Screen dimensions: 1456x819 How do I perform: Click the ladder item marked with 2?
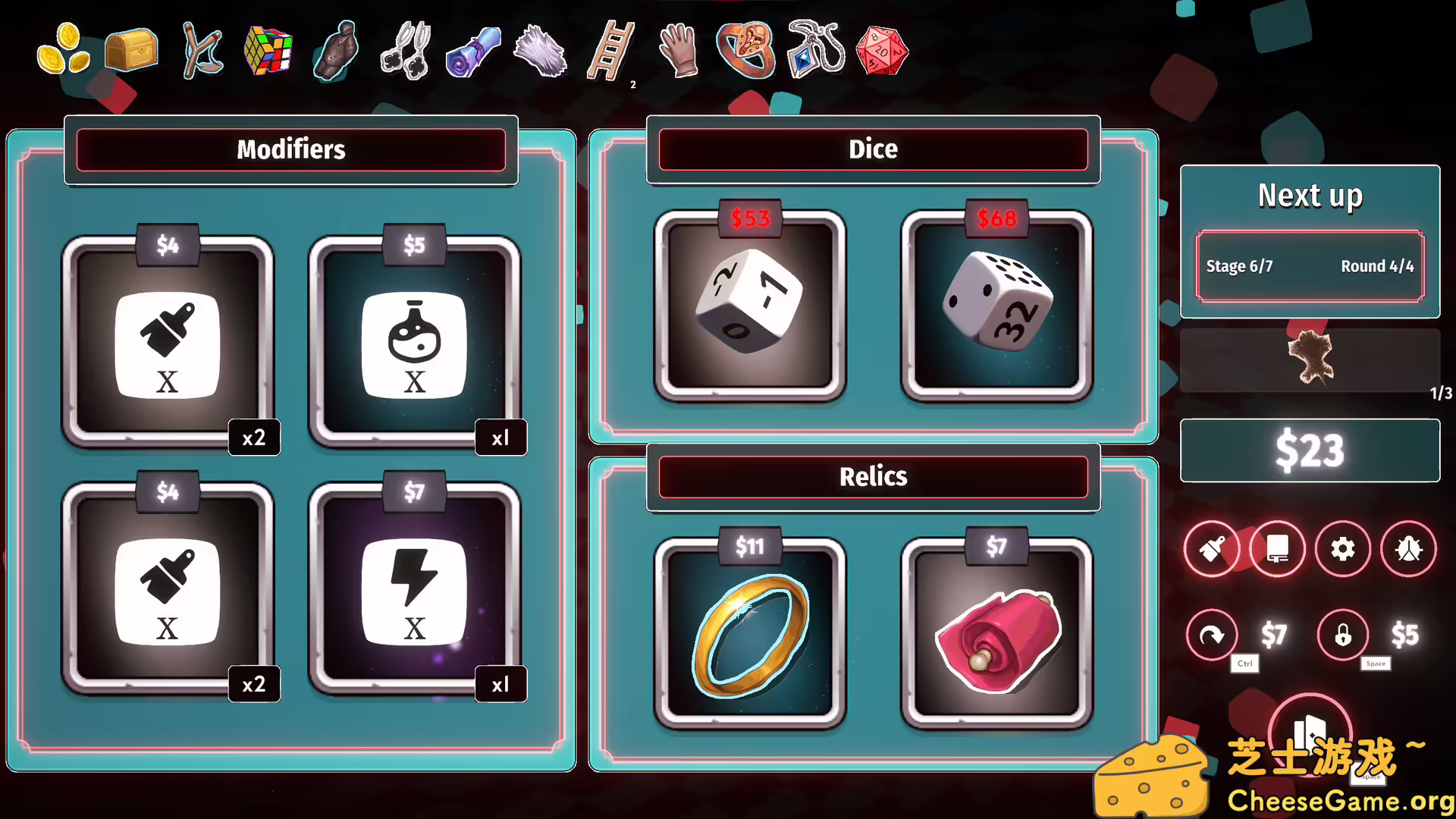tap(613, 50)
